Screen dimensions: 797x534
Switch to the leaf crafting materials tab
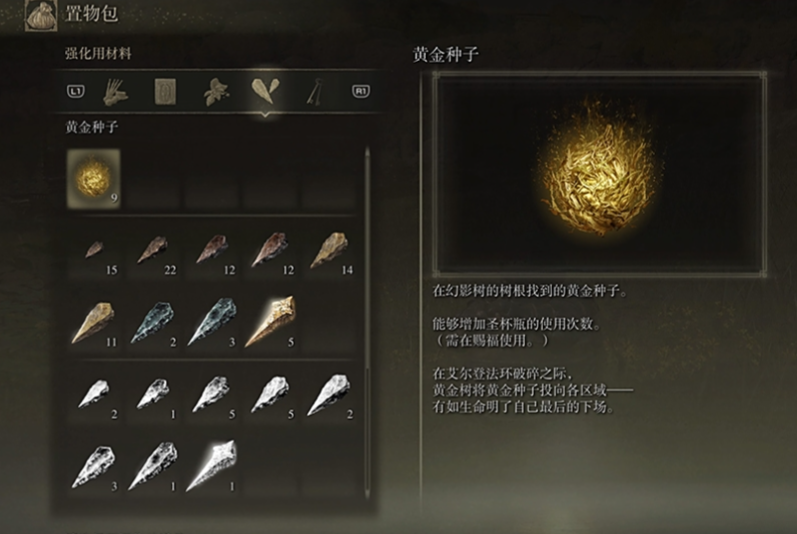coord(215,92)
